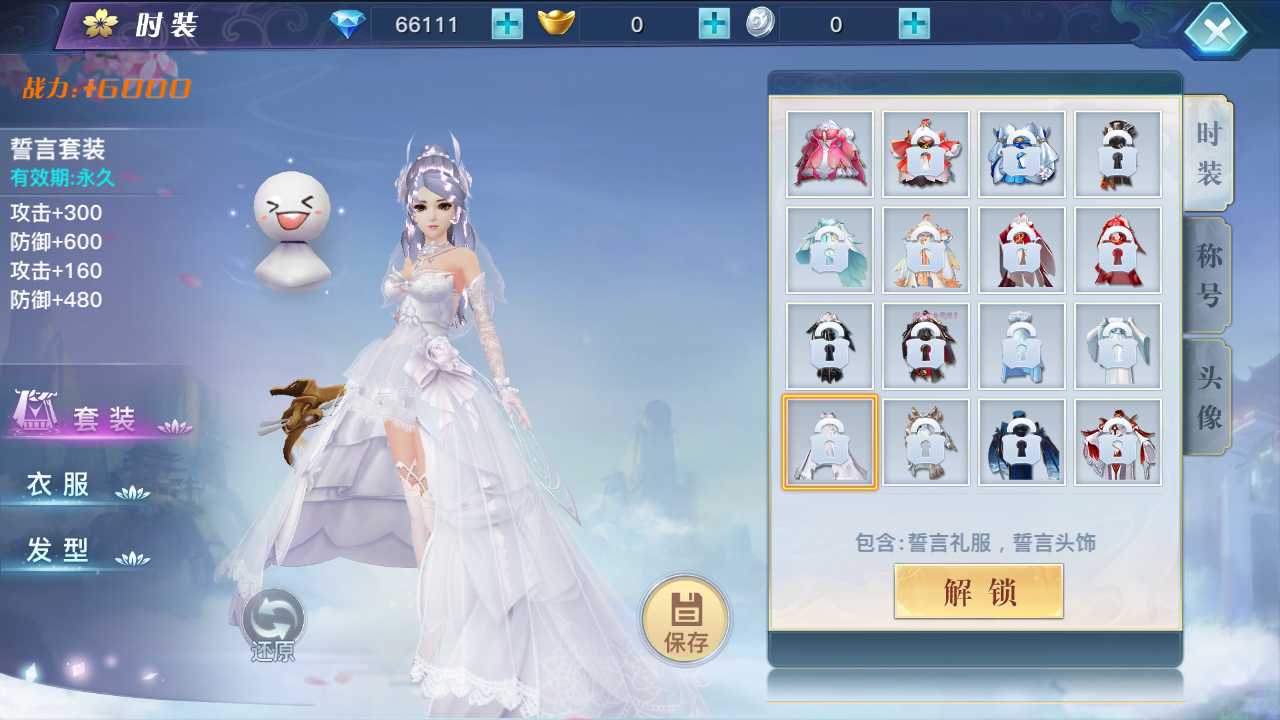The image size is (1280, 720).
Task: Click the gold ingot currency icon
Action: [557, 23]
